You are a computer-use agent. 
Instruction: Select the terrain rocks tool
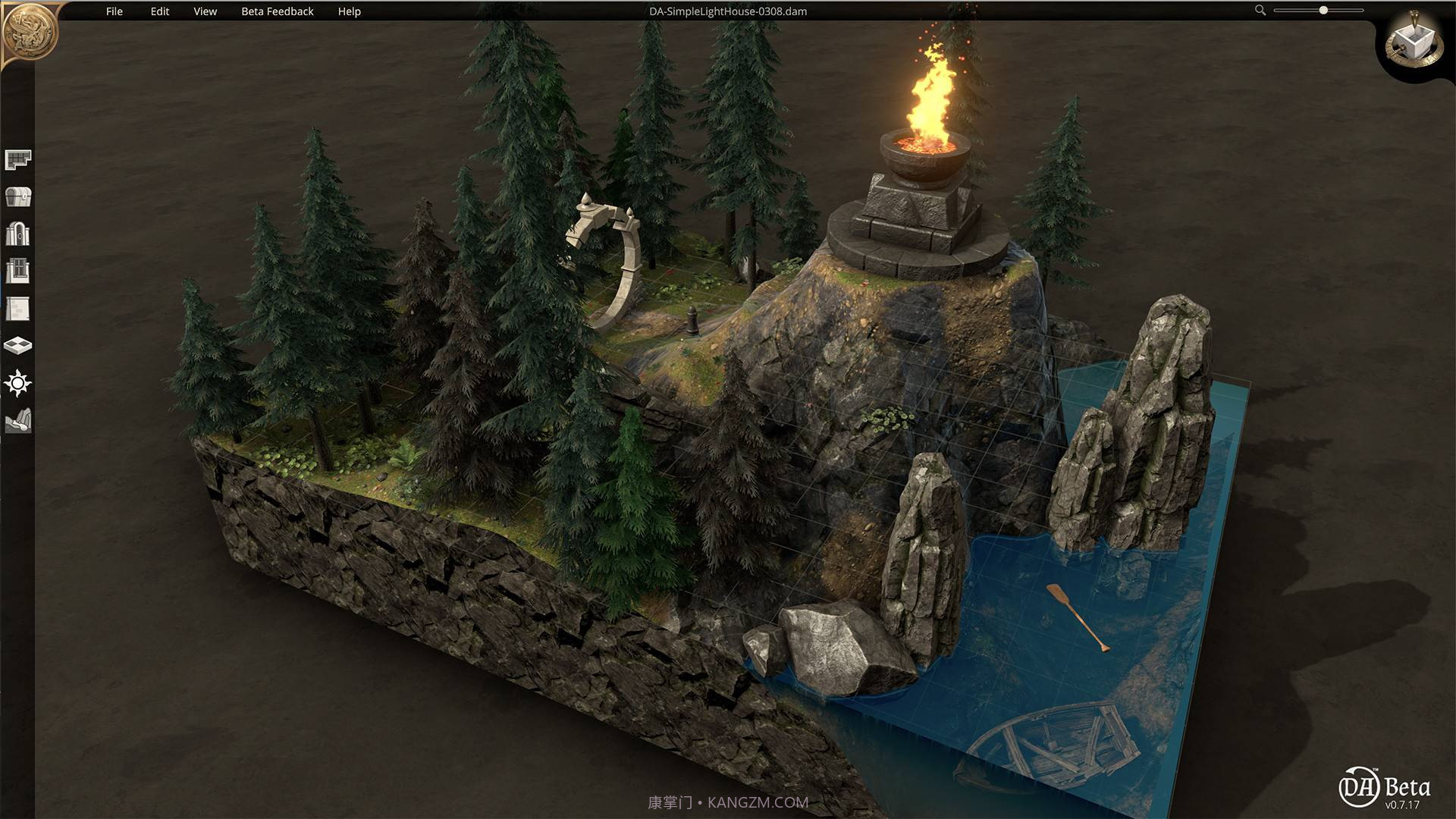point(17,421)
